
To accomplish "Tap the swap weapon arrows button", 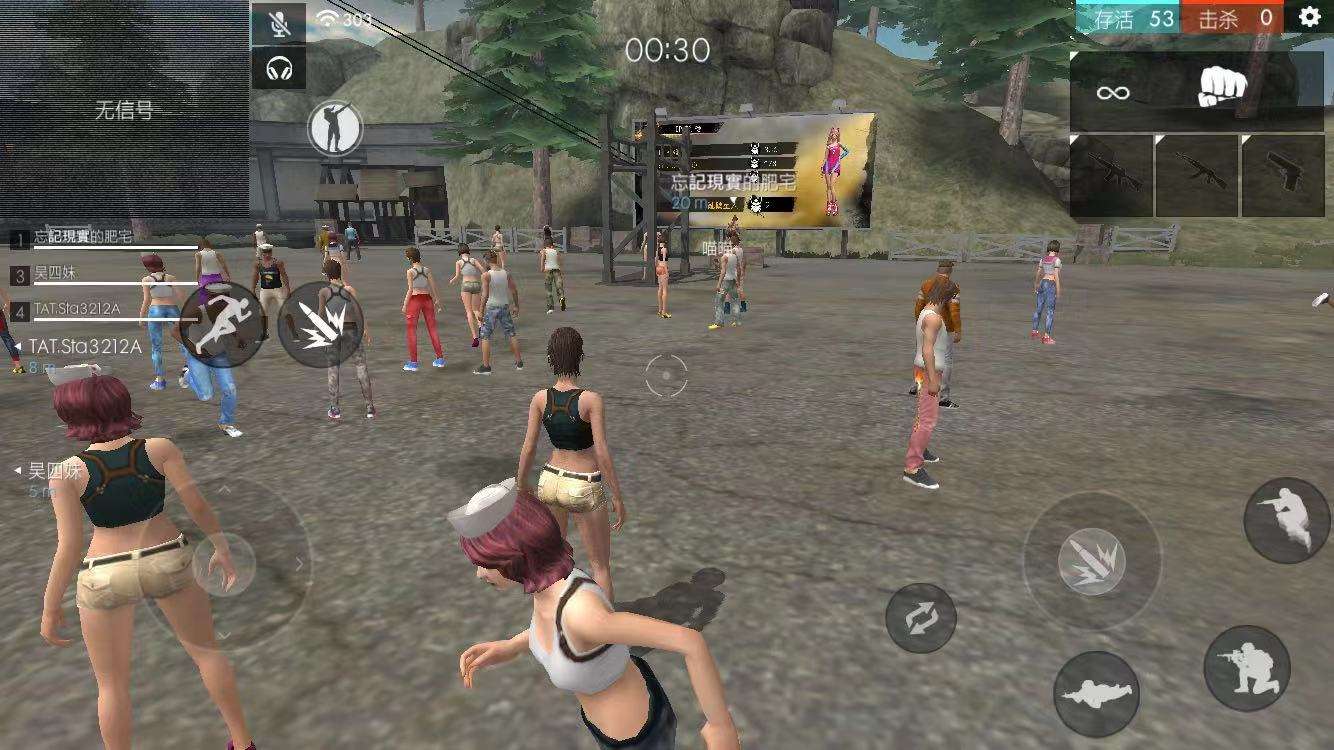I will pos(920,618).
